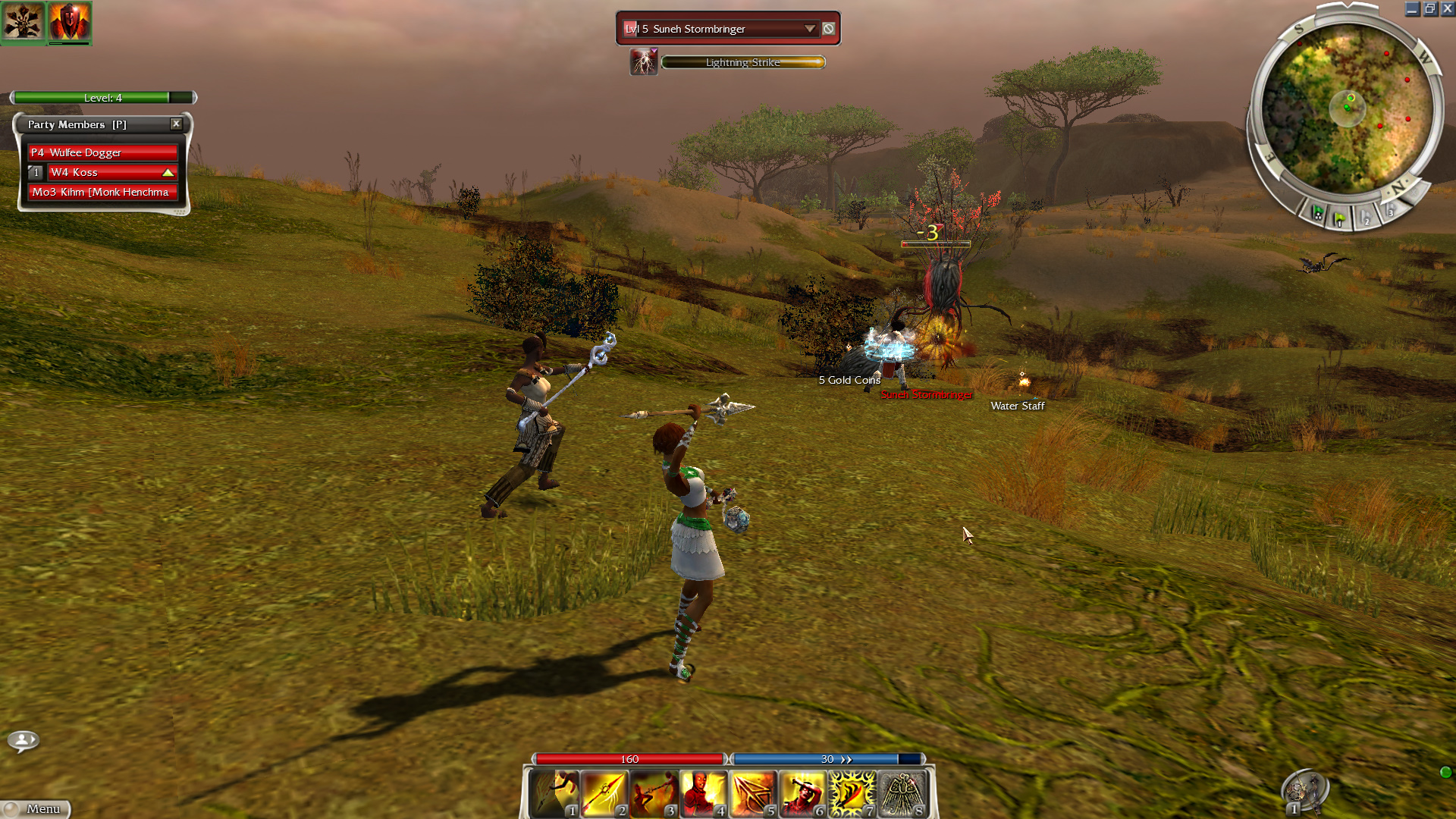Click the red helmet shield effect icon
Viewport: 1456px width, 819px height.
click(69, 20)
